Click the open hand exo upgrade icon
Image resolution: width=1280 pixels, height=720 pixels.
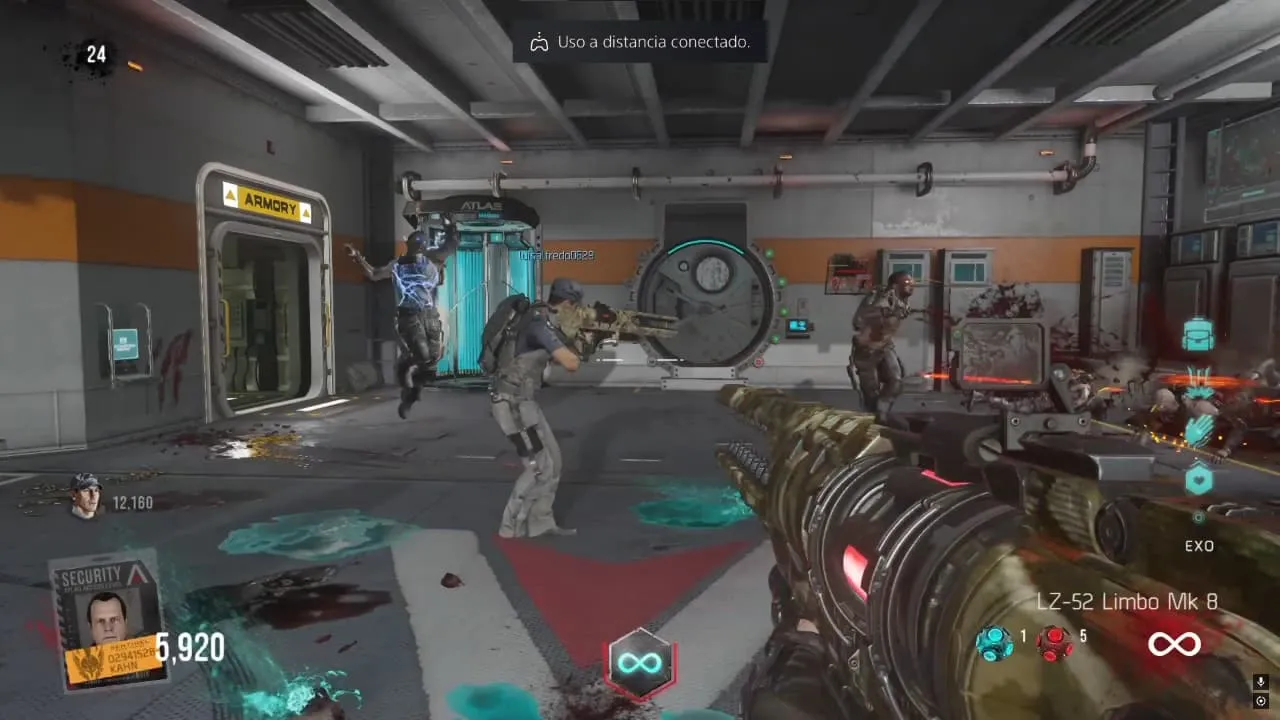pyautogui.click(x=1198, y=432)
